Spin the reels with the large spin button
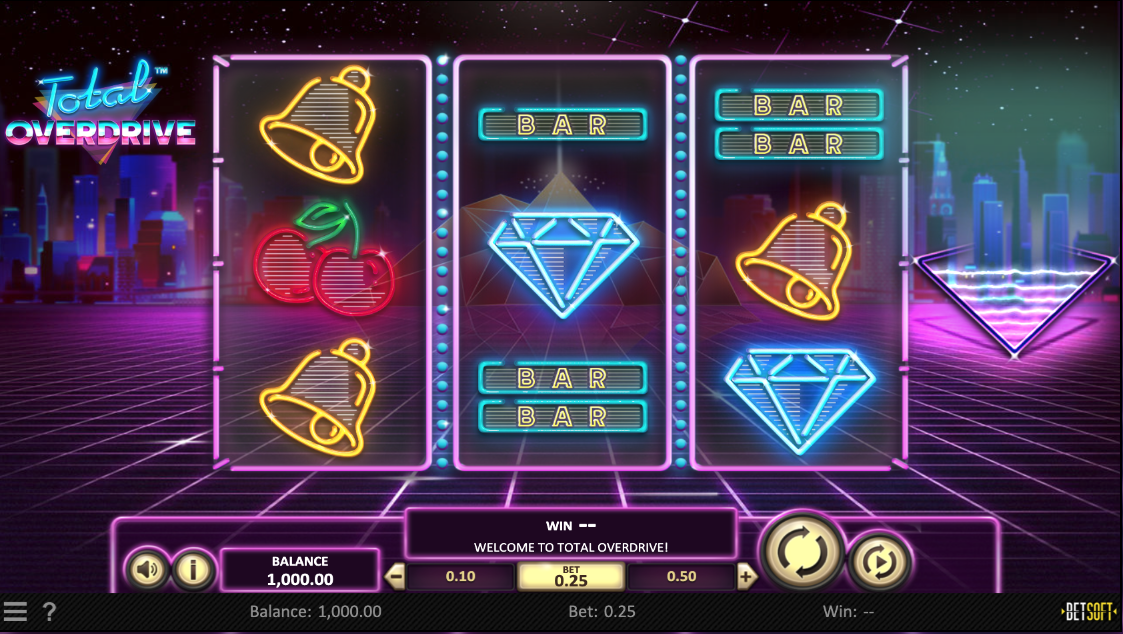 [802, 550]
